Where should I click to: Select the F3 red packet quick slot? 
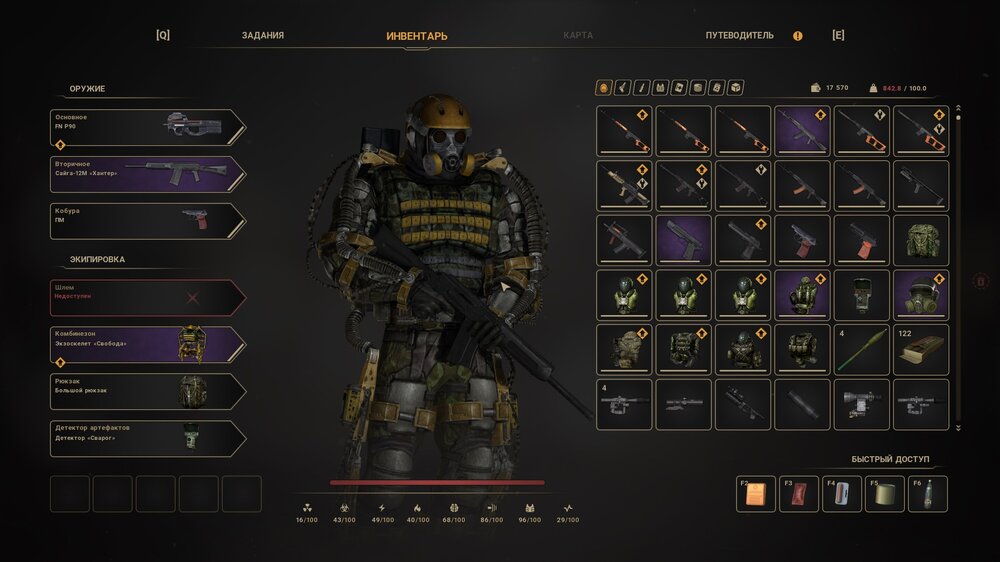pyautogui.click(x=799, y=494)
